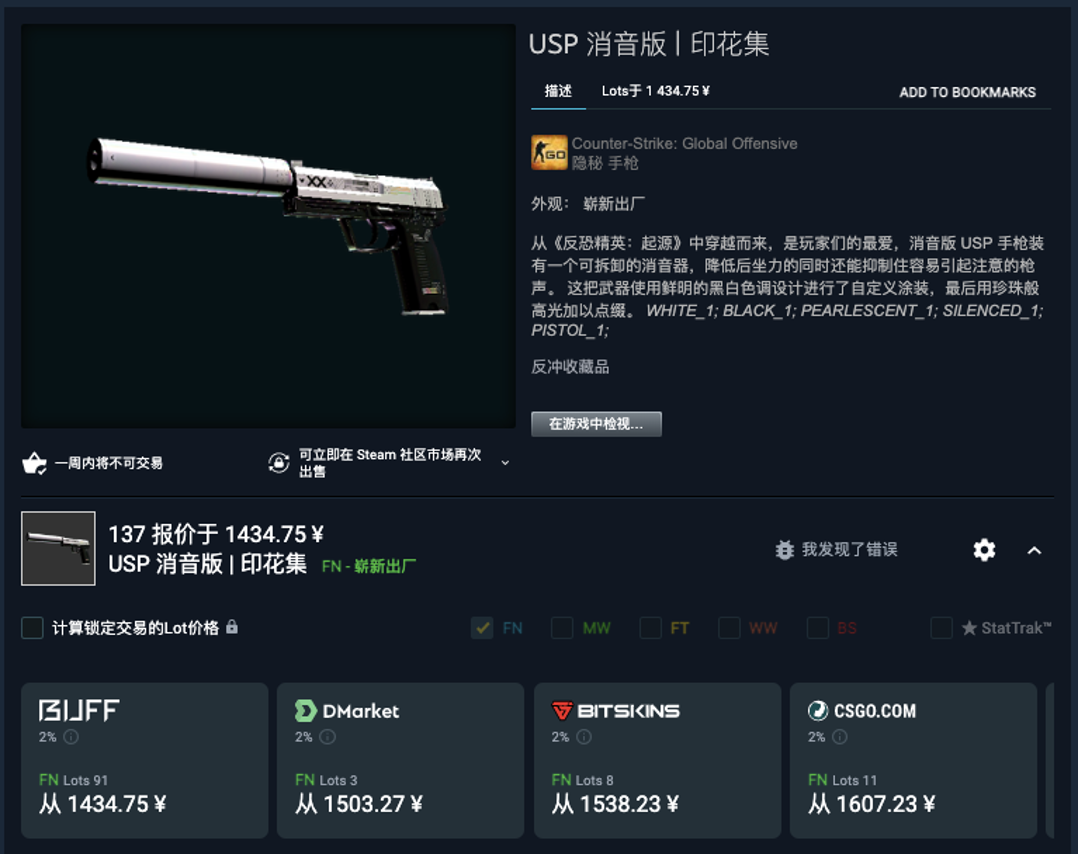Select the BS wear checkbox

click(818, 628)
